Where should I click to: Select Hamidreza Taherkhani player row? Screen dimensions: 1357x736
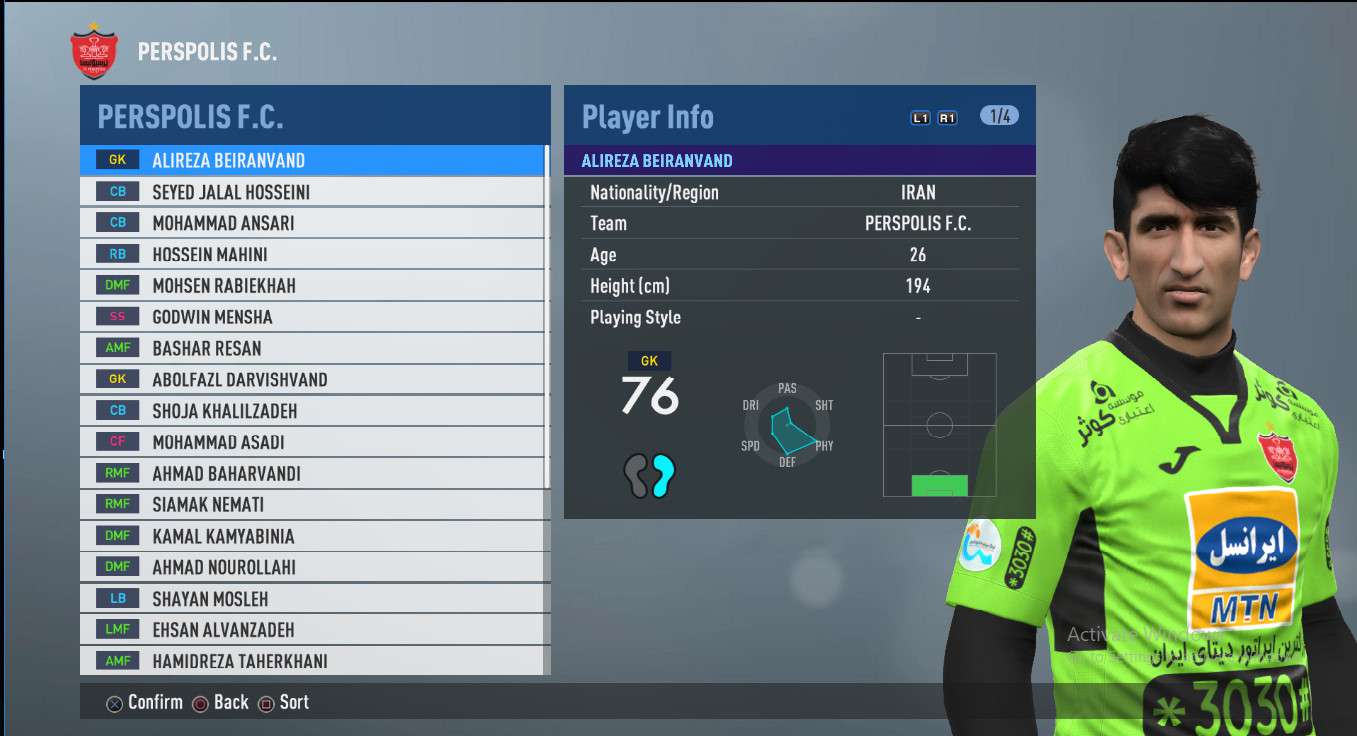pos(313,661)
